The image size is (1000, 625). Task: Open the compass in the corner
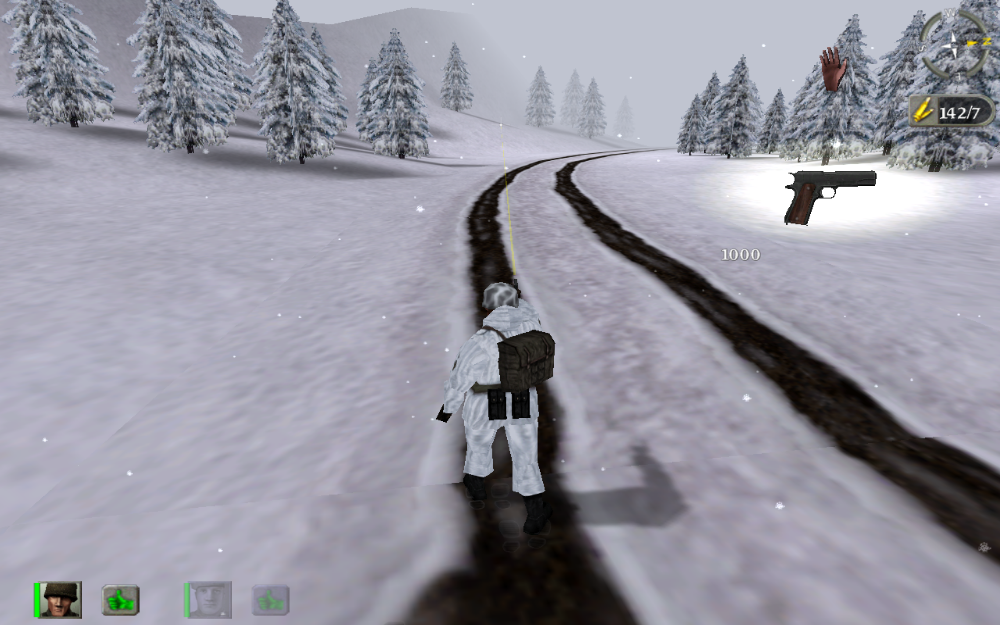954,44
